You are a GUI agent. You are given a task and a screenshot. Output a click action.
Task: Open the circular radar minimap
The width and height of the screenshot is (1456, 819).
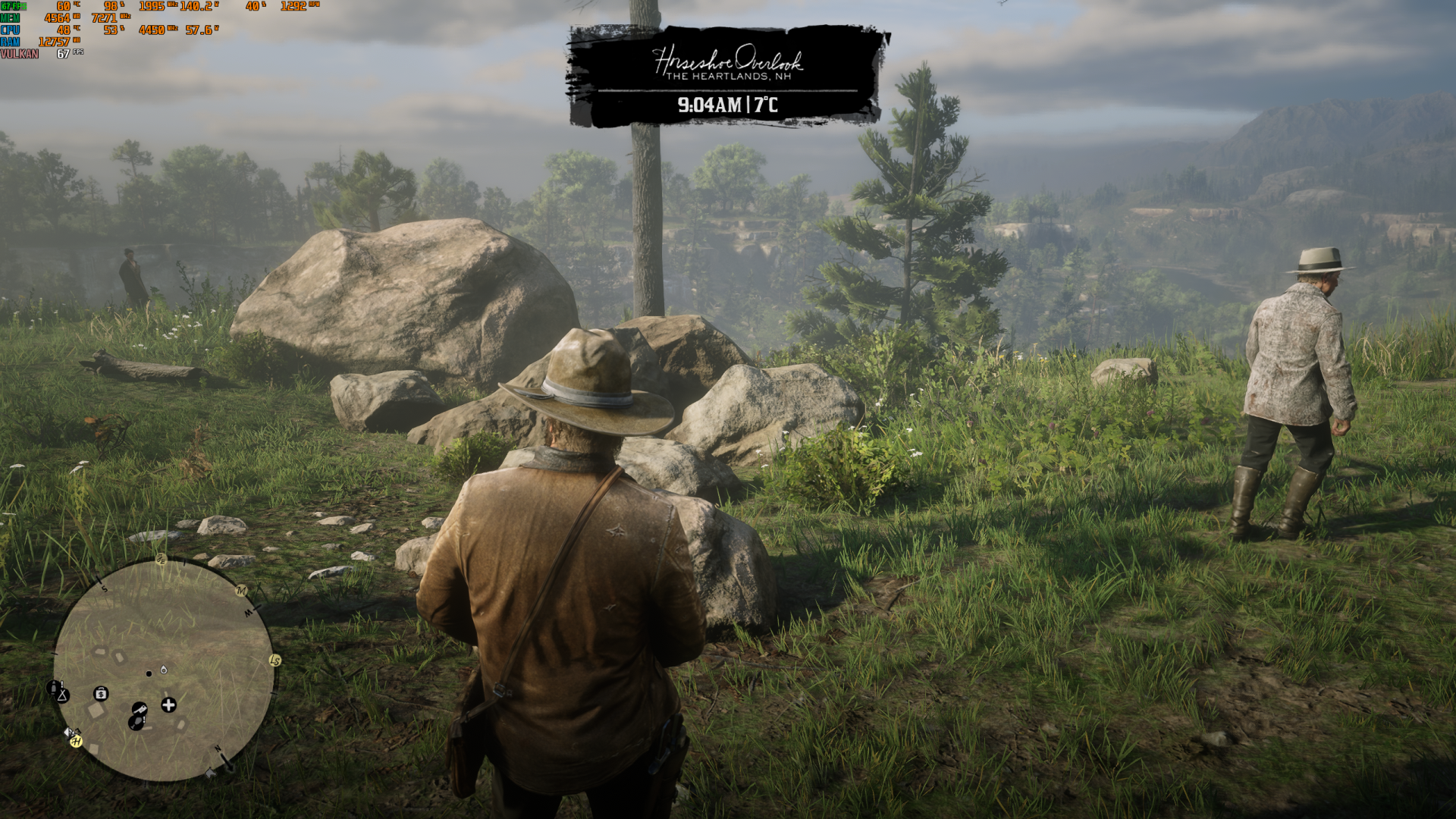[164, 670]
